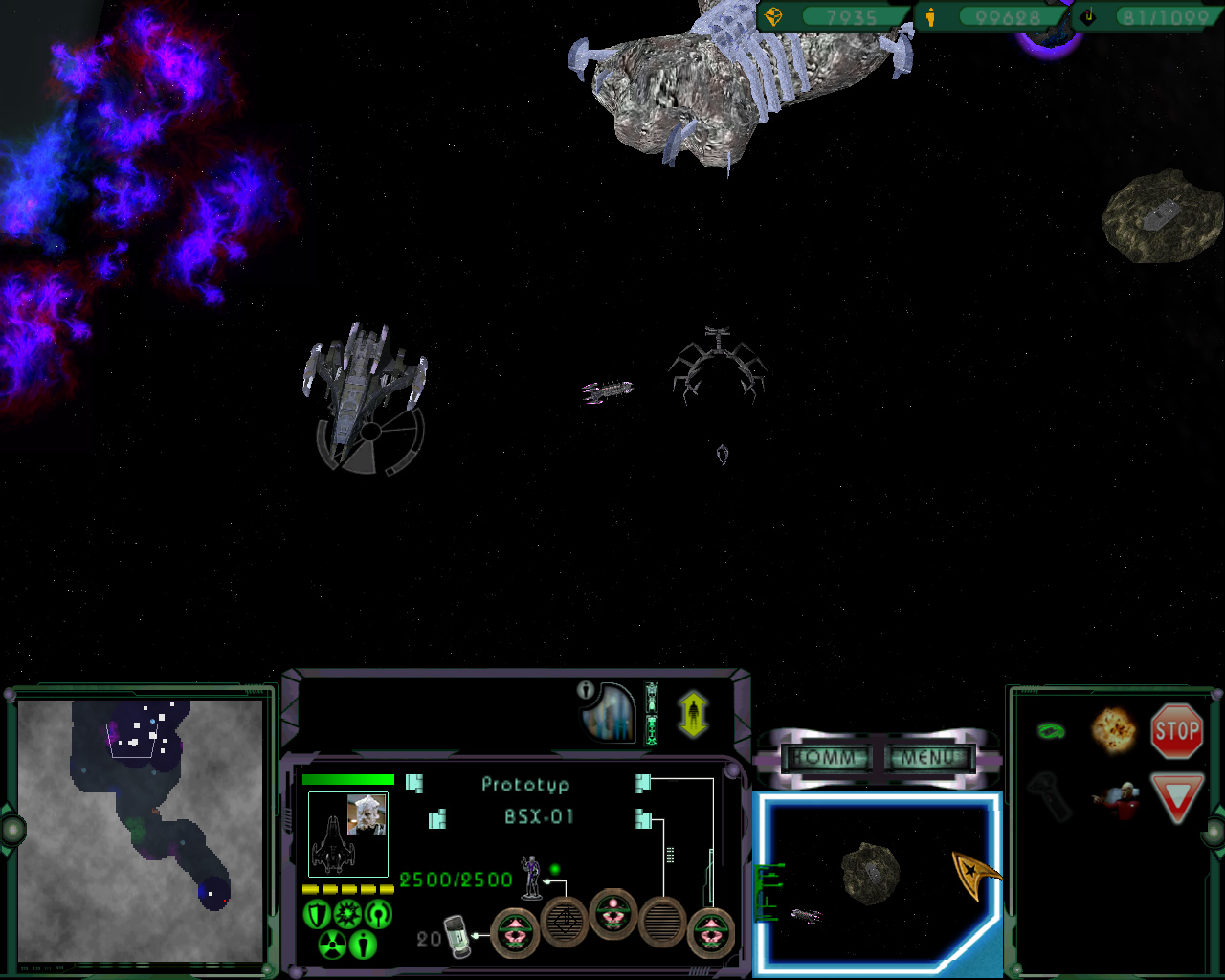
Task: Click the red STOP sign command
Action: click(1176, 732)
